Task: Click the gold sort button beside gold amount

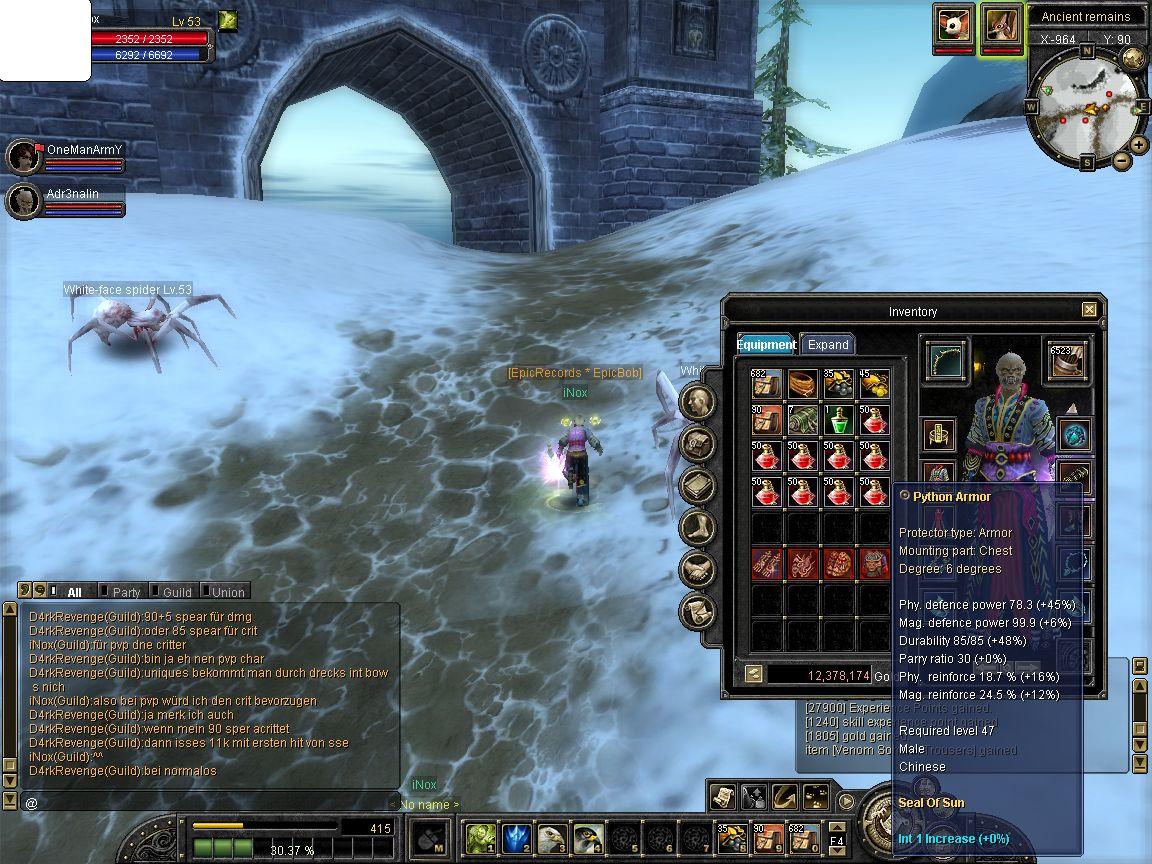Action: [x=754, y=675]
